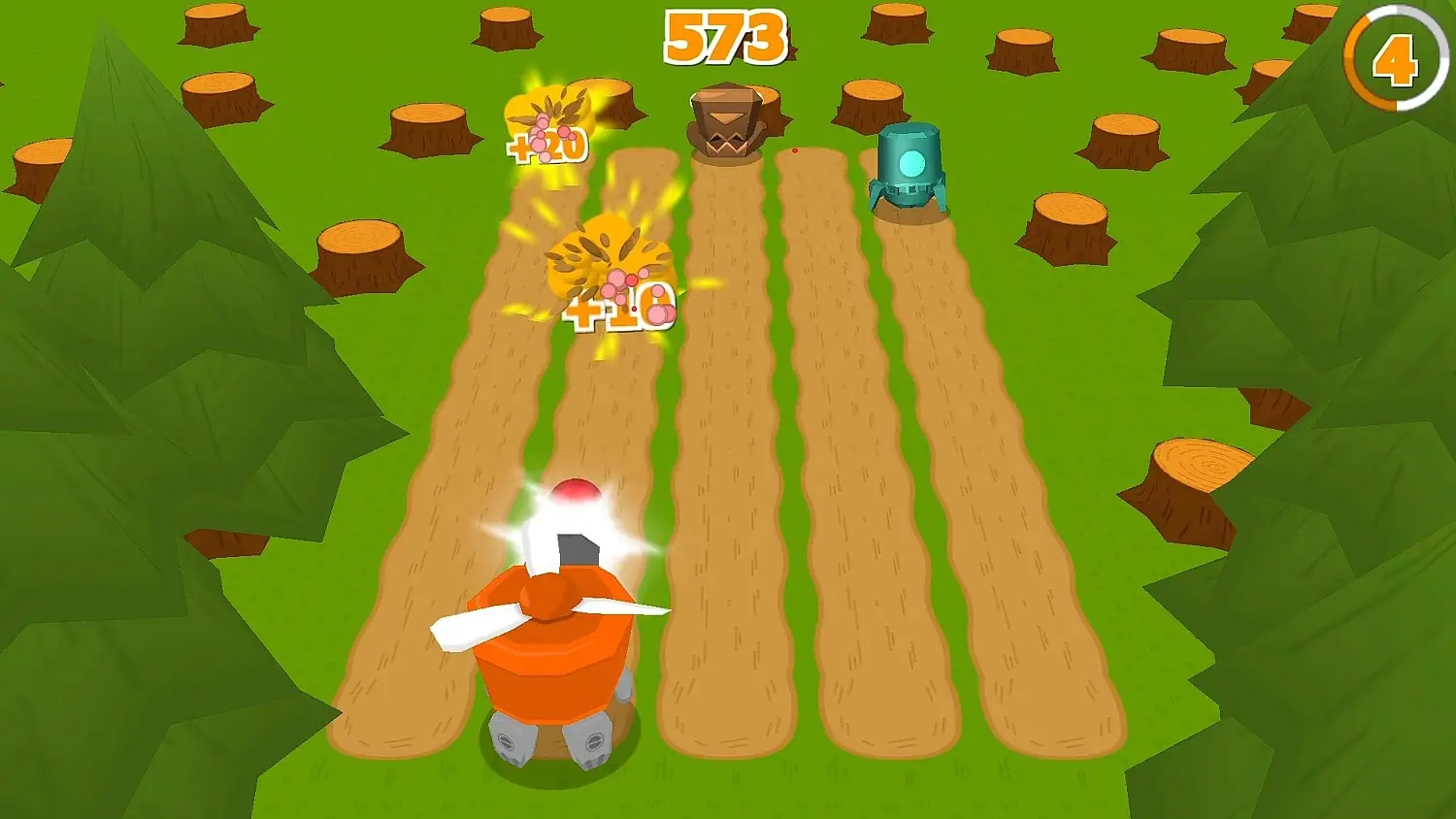Click the small red projectile dot
1456x819 pixels.
(794, 150)
